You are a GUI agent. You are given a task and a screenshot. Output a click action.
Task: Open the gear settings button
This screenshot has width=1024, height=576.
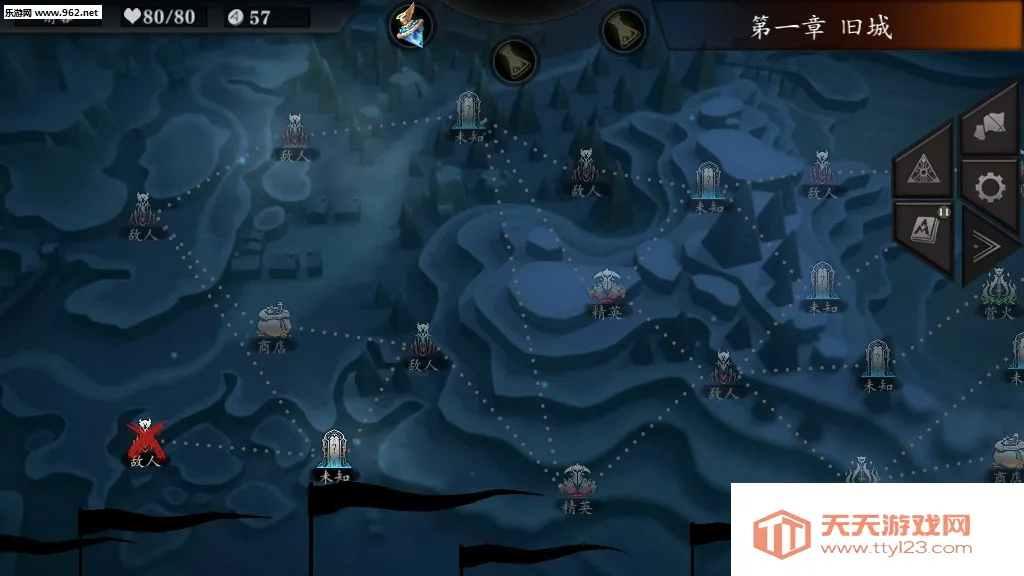990,186
